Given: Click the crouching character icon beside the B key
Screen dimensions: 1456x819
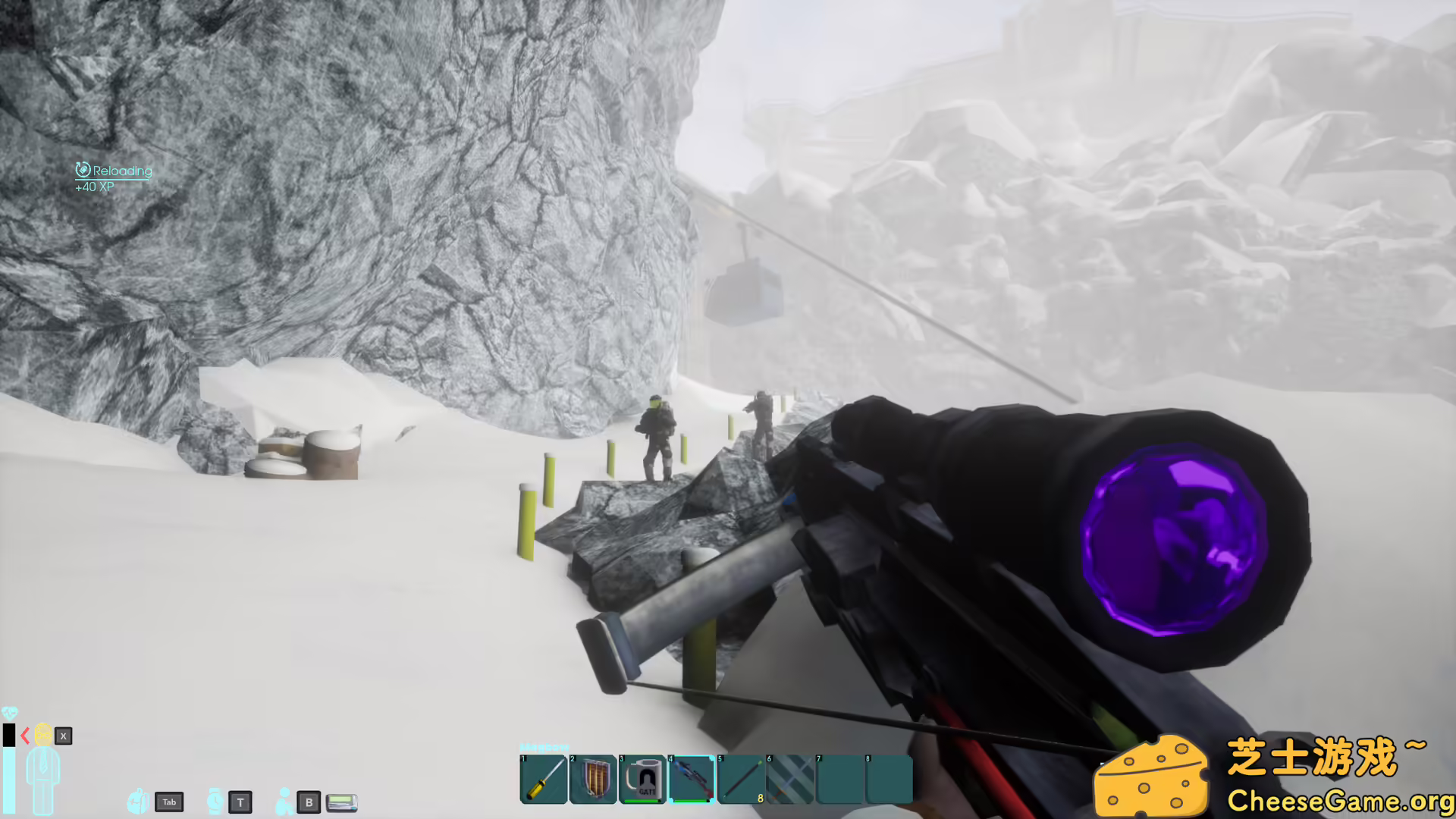Looking at the screenshot, I should (284, 800).
